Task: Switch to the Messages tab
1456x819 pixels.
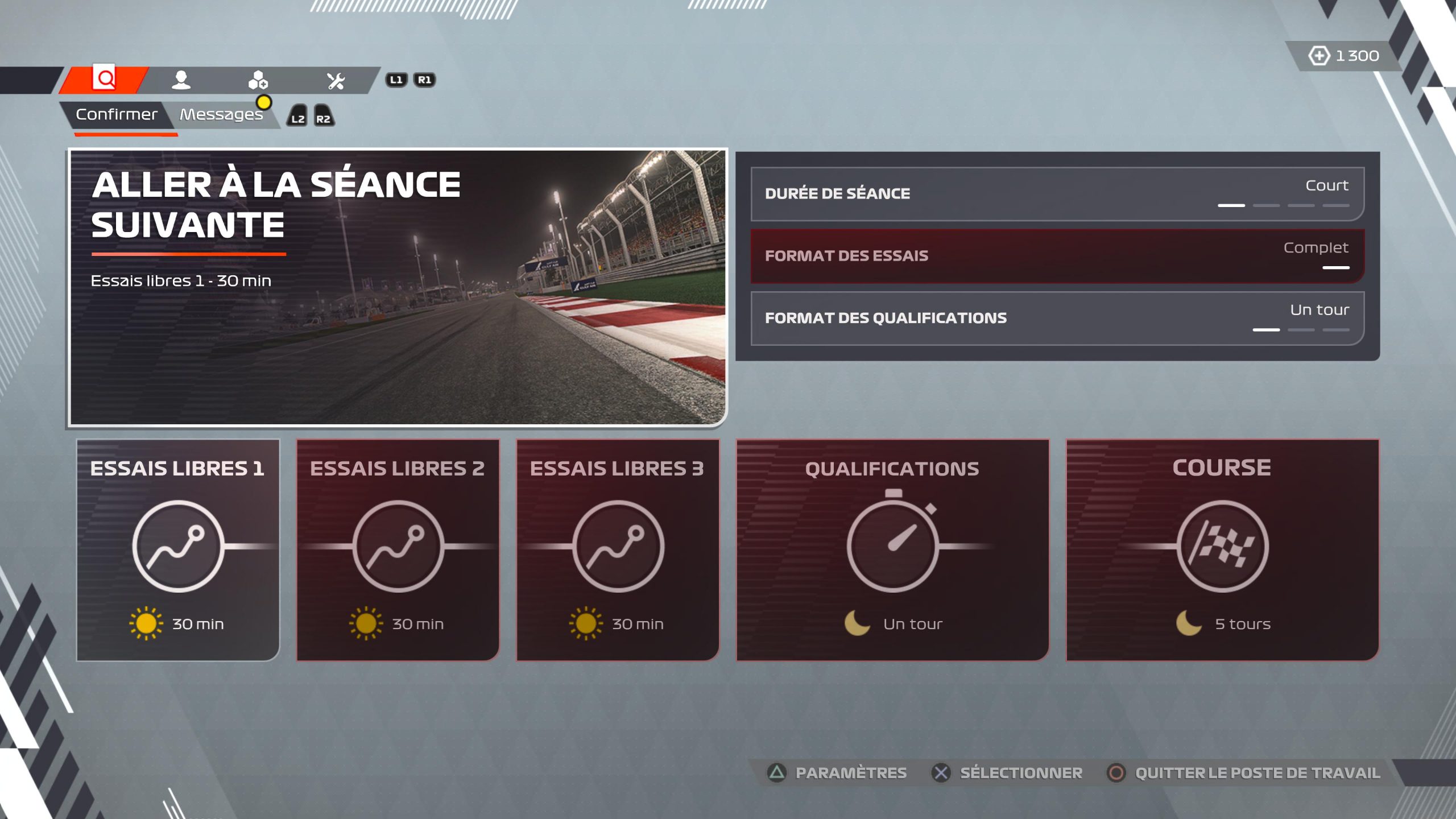Action: [x=221, y=115]
